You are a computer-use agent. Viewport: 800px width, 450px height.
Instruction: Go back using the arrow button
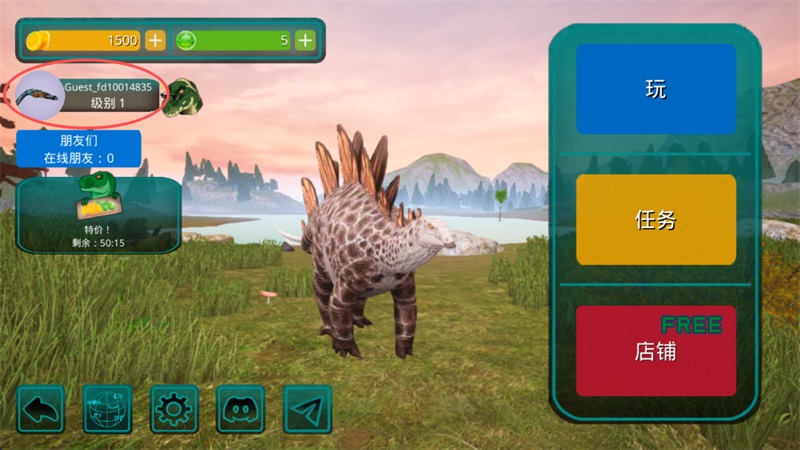(40, 409)
